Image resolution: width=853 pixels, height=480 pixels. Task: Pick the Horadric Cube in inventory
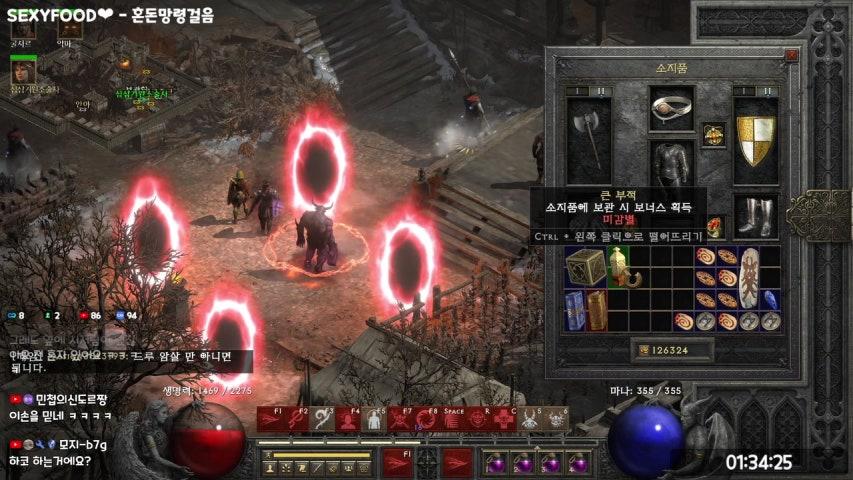coord(585,268)
